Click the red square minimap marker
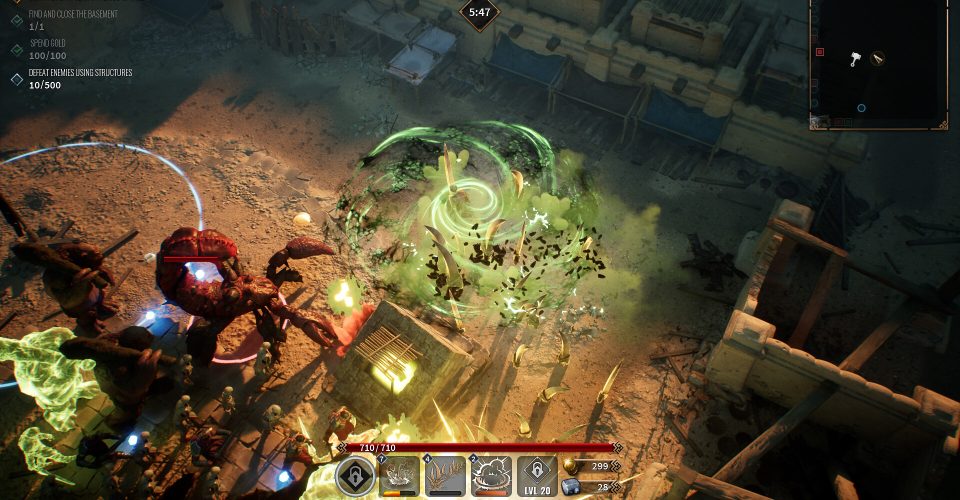Image resolution: width=960 pixels, height=500 pixels. pyautogui.click(x=820, y=51)
